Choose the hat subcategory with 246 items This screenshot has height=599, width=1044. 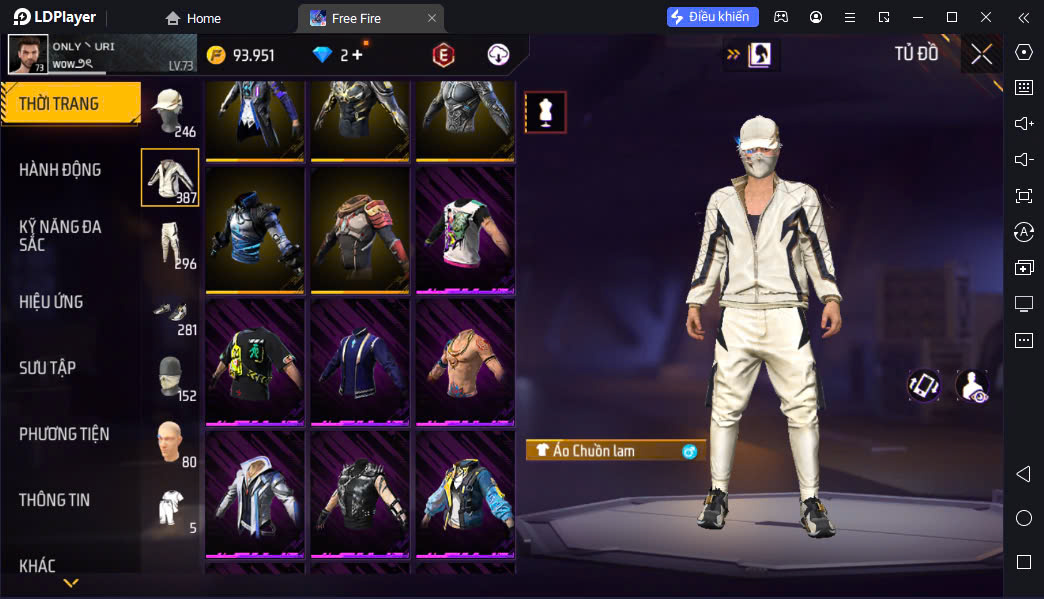170,109
